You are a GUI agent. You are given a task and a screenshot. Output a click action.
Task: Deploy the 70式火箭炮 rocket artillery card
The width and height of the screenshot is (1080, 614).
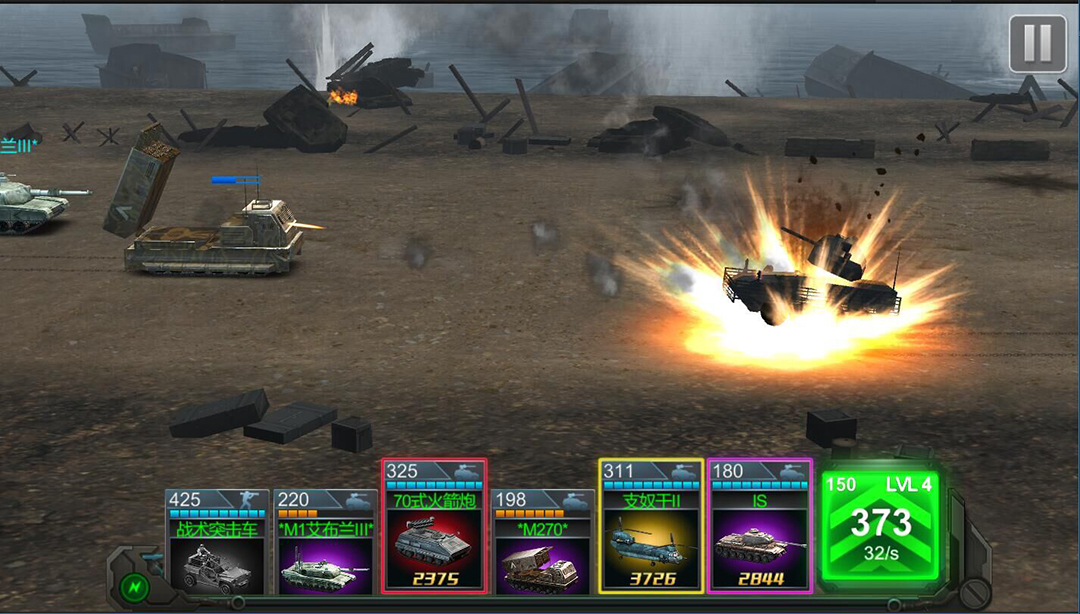(x=435, y=528)
